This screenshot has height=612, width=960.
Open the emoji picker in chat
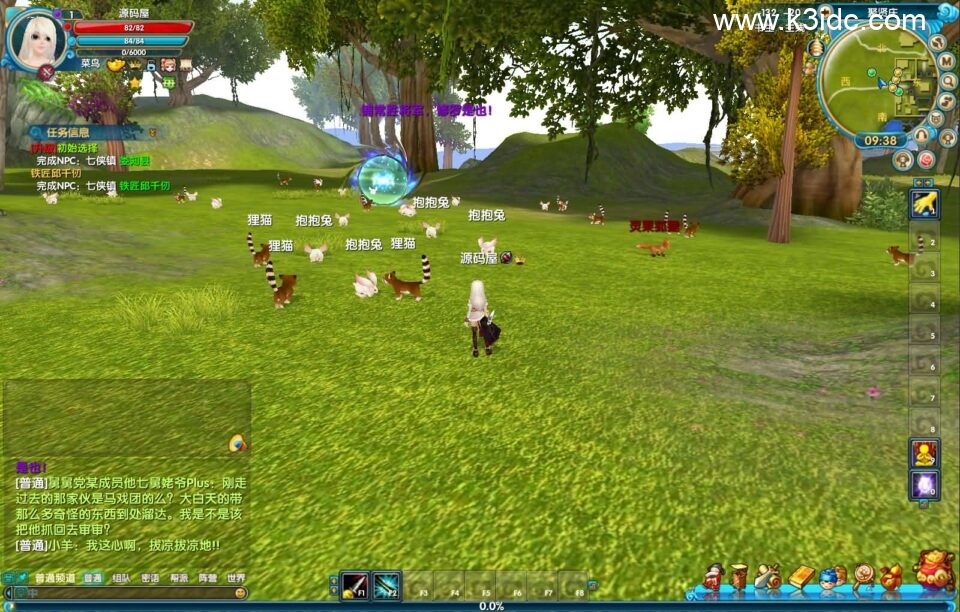pyautogui.click(x=240, y=593)
